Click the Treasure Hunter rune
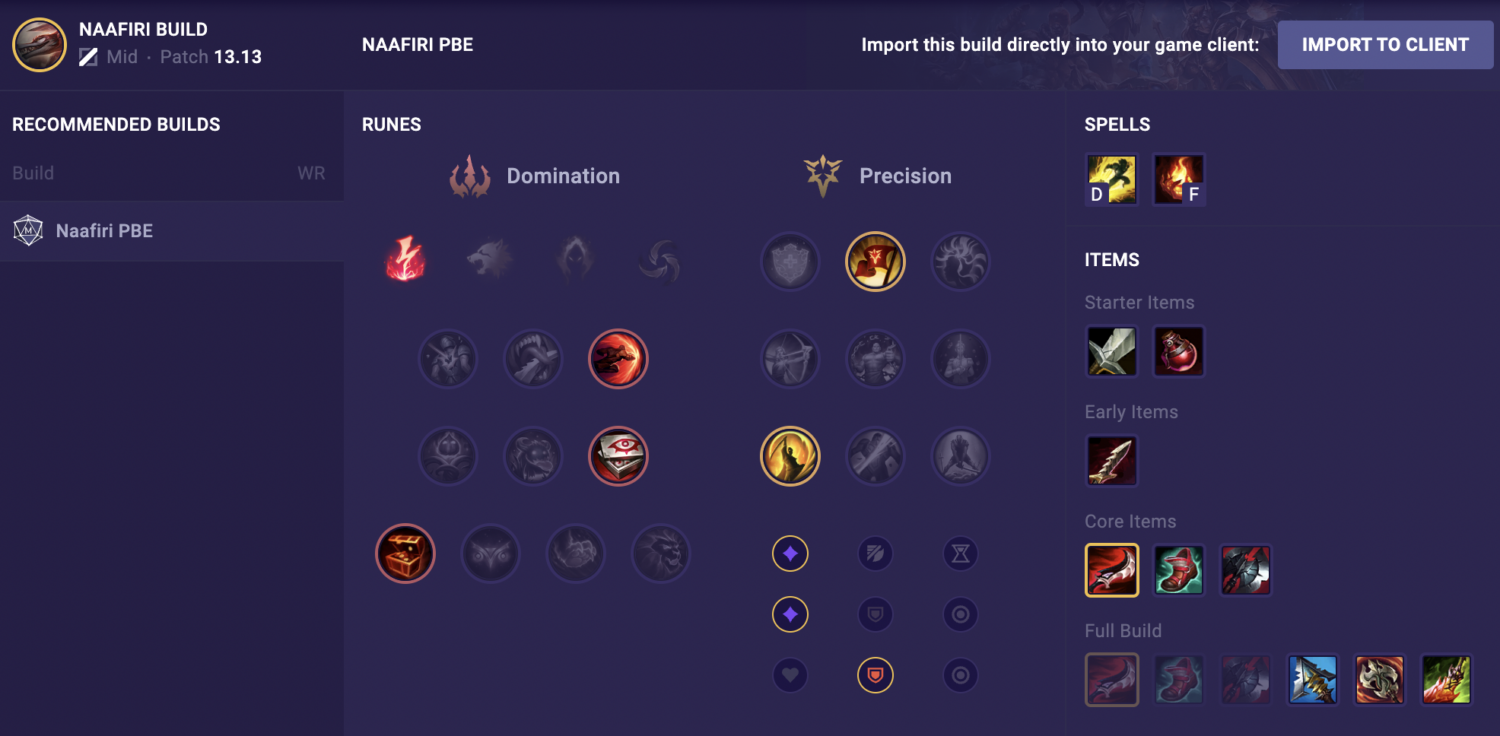Screen dimensions: 1500x736 coord(405,553)
